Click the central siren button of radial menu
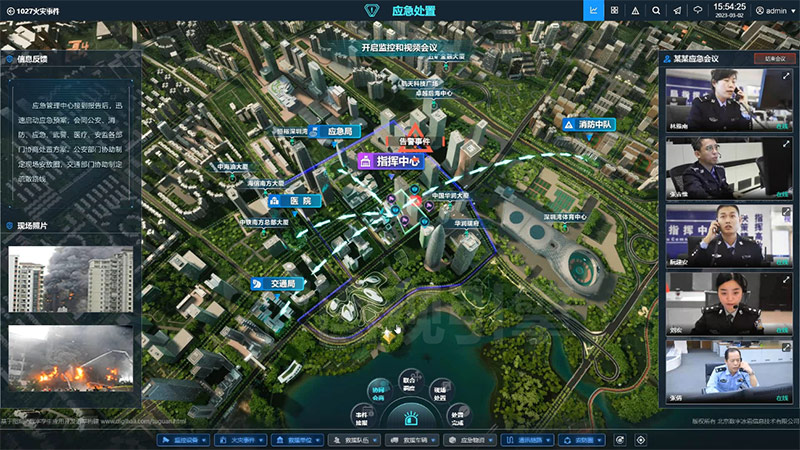The height and width of the screenshot is (450, 800). 408,417
